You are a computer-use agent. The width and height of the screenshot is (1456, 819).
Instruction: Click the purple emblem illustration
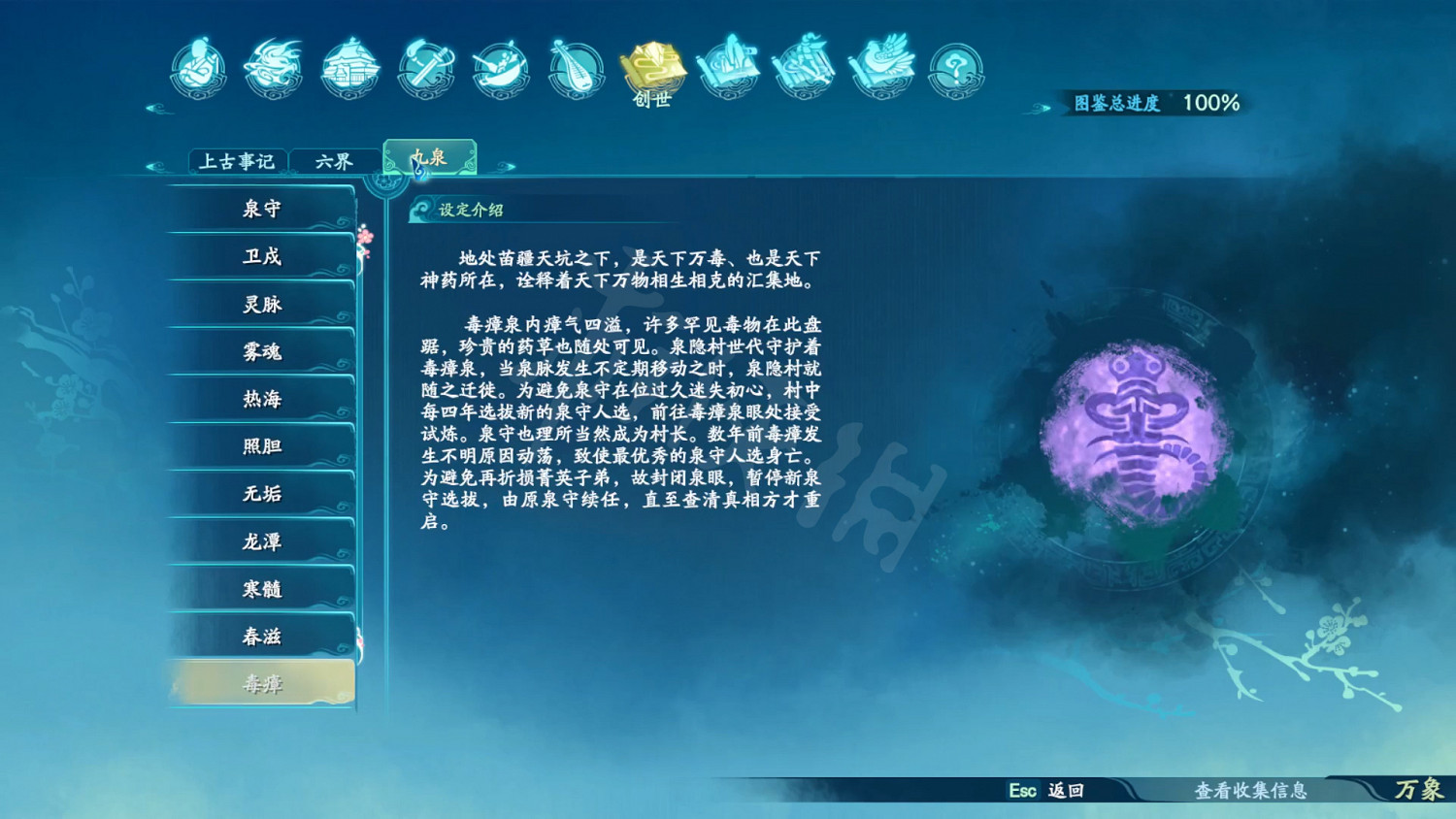1134,427
